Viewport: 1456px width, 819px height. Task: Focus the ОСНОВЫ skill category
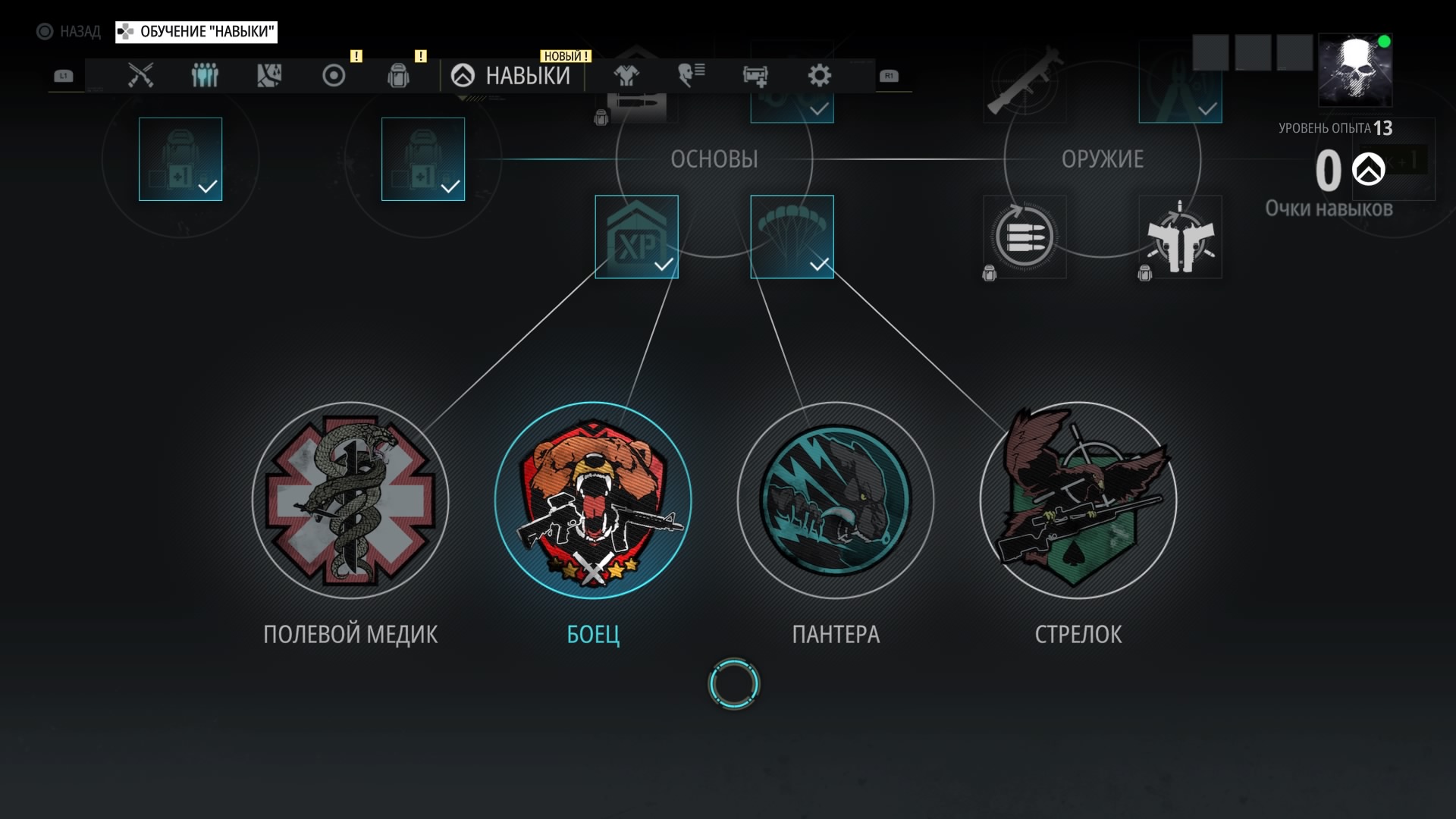(714, 159)
